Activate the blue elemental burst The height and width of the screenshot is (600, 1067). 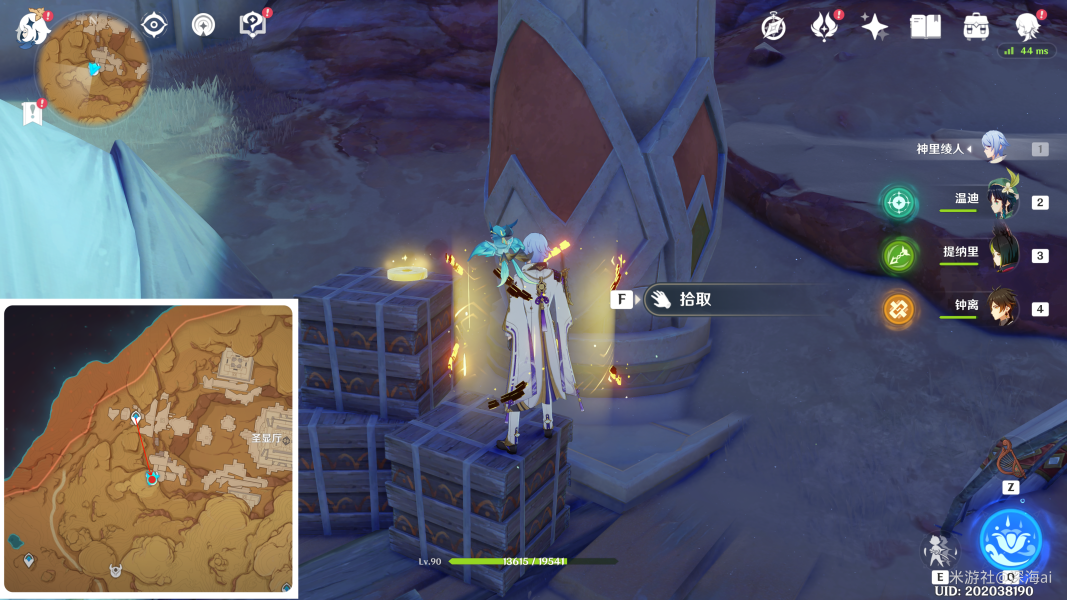coord(1011,539)
